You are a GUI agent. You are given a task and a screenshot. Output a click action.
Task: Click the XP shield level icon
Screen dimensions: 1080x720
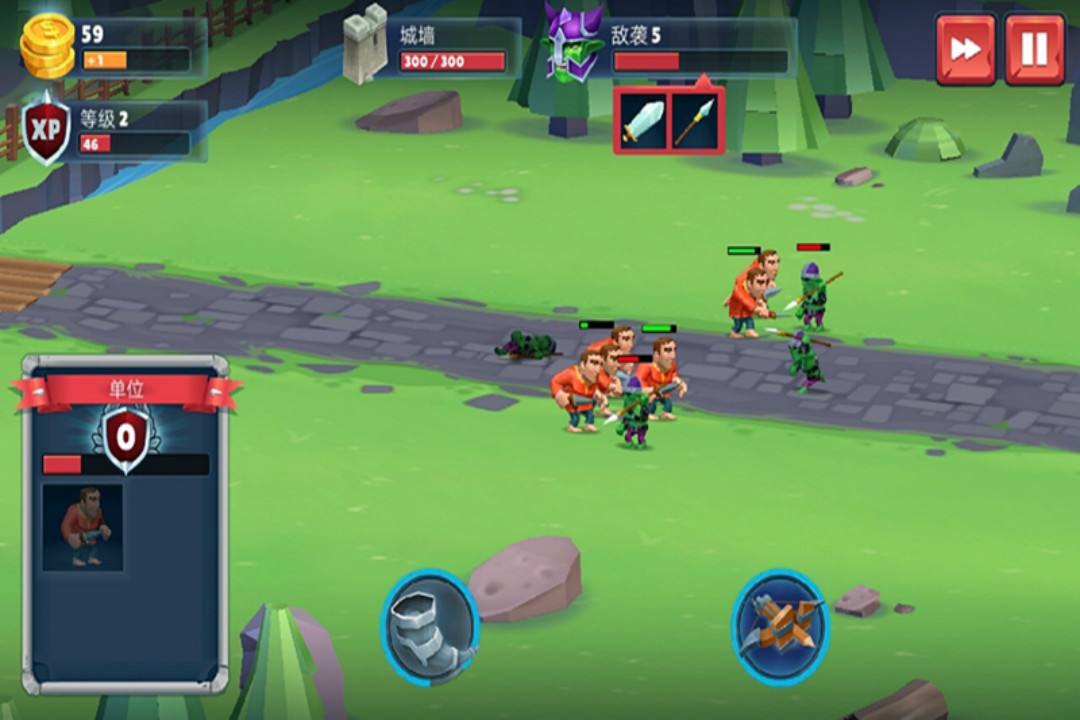pyautogui.click(x=46, y=130)
